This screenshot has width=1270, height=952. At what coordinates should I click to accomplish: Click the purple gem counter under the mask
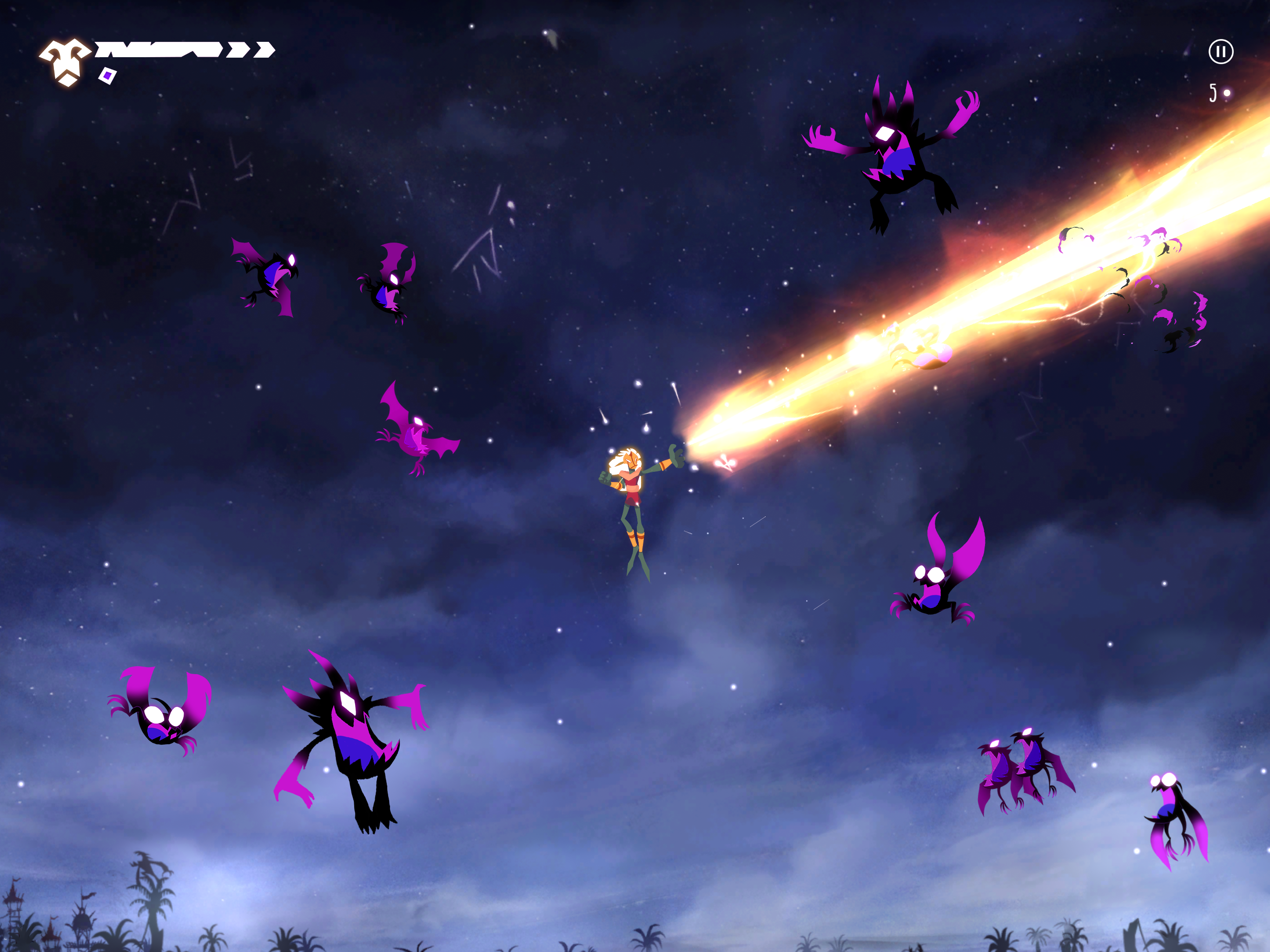point(107,76)
